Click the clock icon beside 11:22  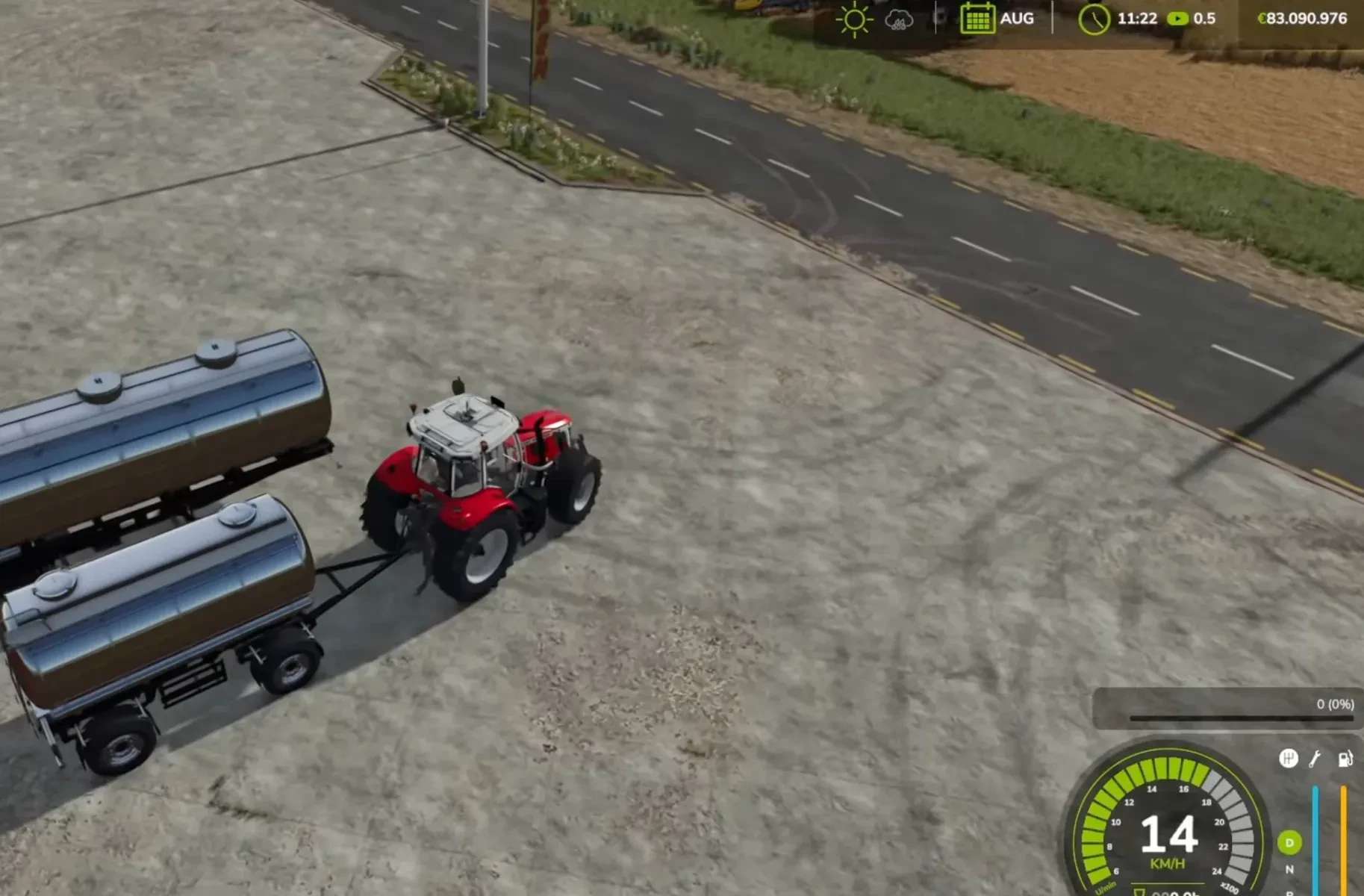pyautogui.click(x=1094, y=19)
